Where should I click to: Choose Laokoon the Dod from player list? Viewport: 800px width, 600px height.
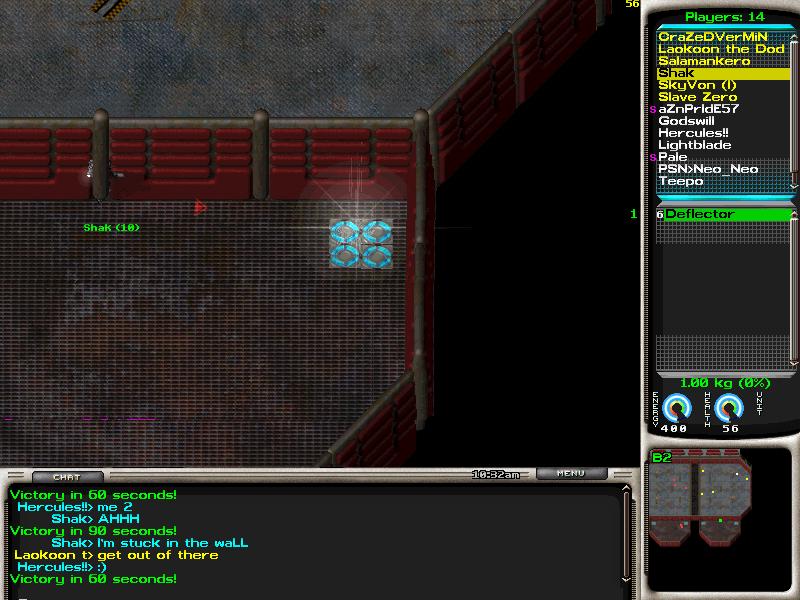coord(721,49)
